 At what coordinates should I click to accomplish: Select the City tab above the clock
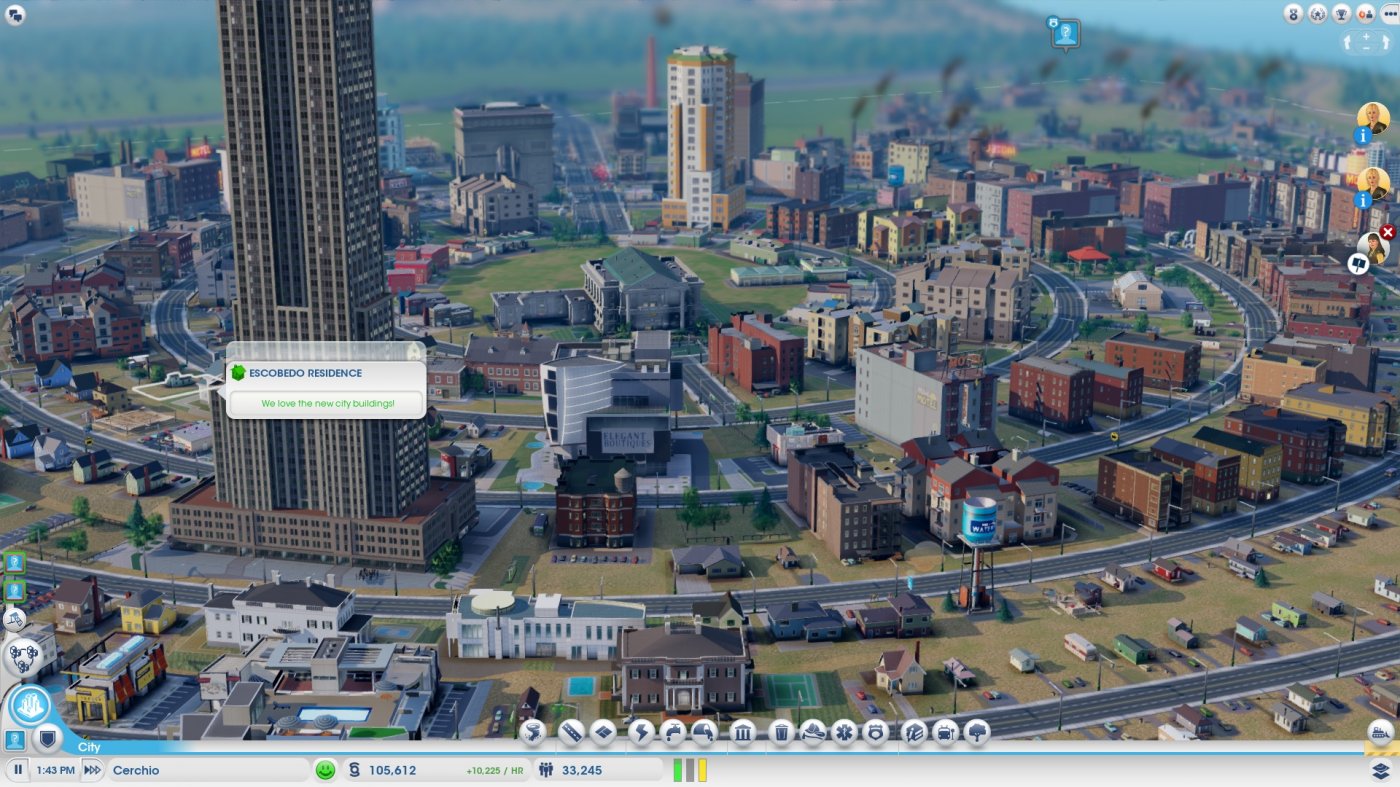coord(90,746)
